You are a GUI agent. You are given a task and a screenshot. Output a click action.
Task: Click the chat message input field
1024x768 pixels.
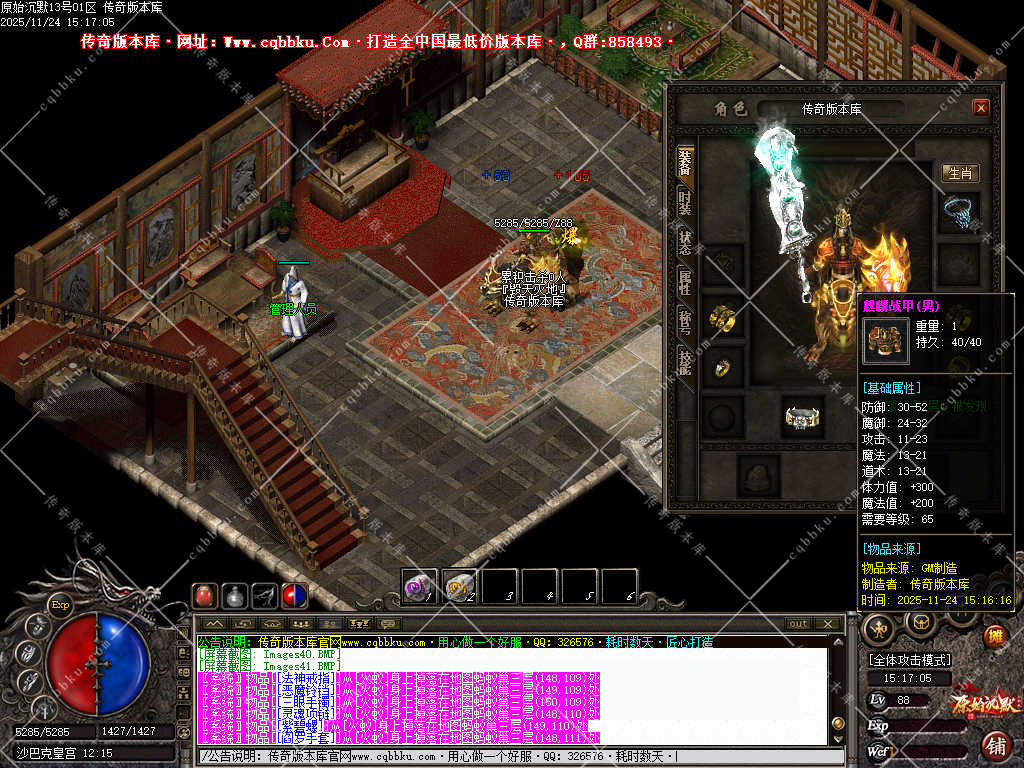500,757
